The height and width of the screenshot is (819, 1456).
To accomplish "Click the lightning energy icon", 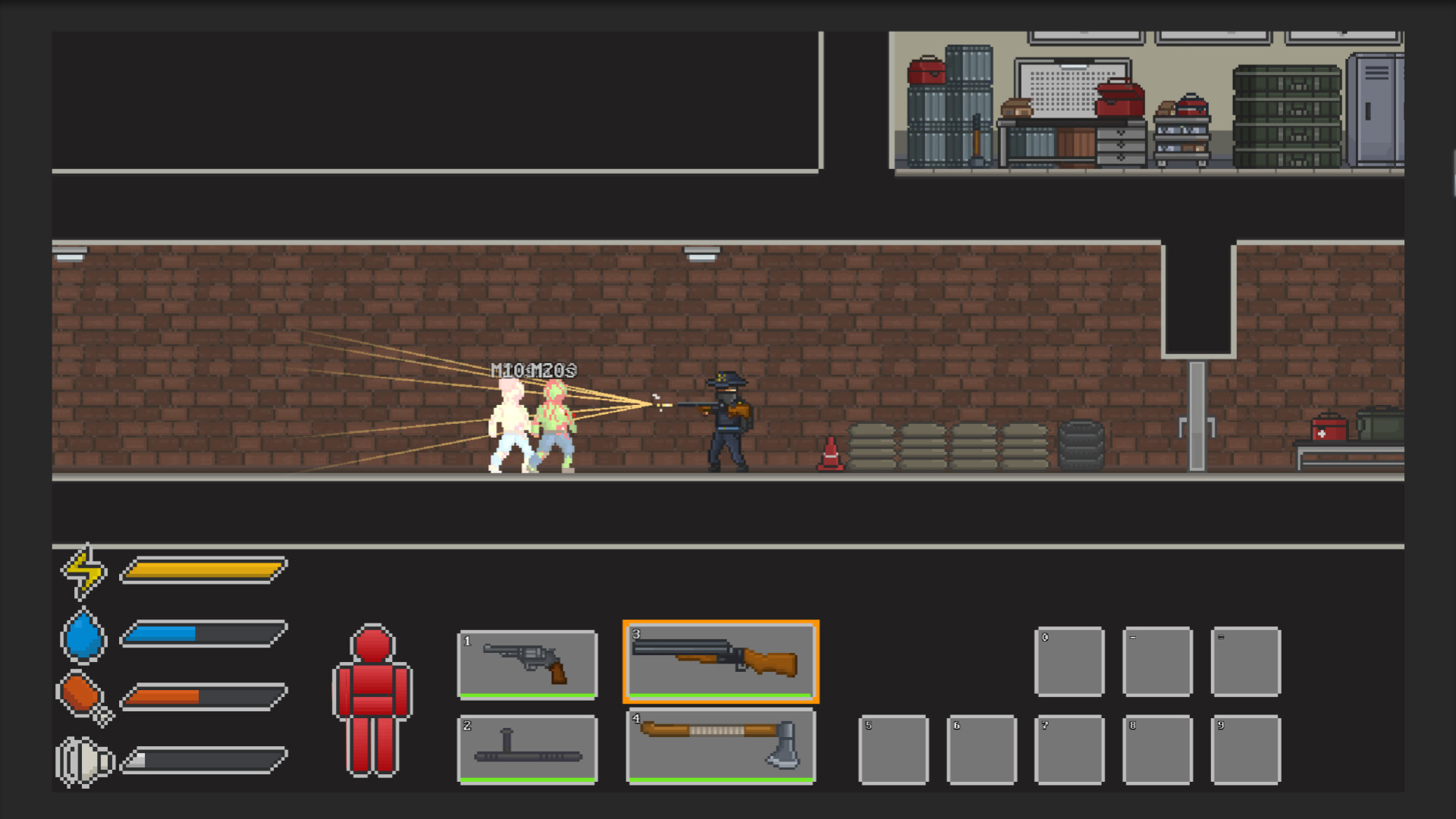I will point(82,571).
